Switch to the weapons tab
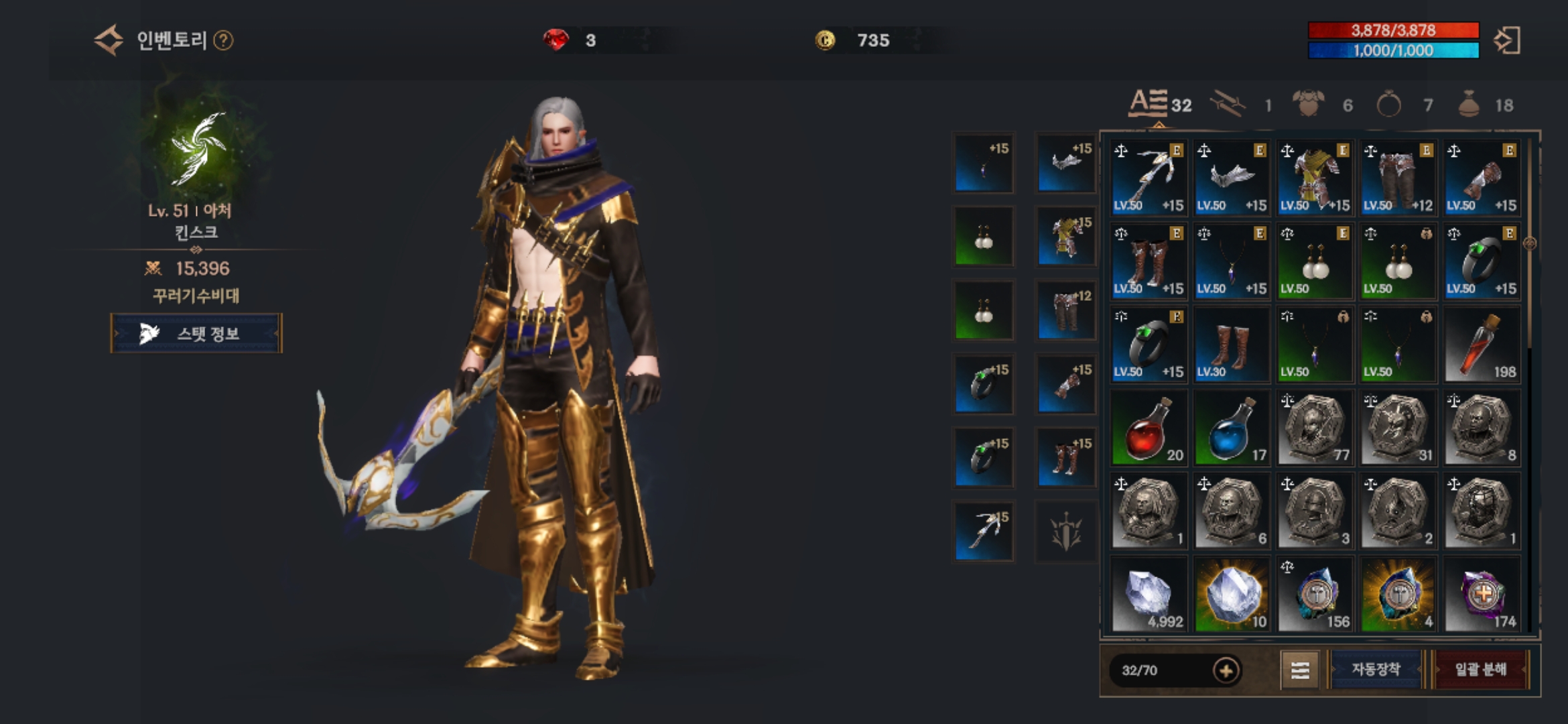The image size is (1568, 724). (1229, 105)
